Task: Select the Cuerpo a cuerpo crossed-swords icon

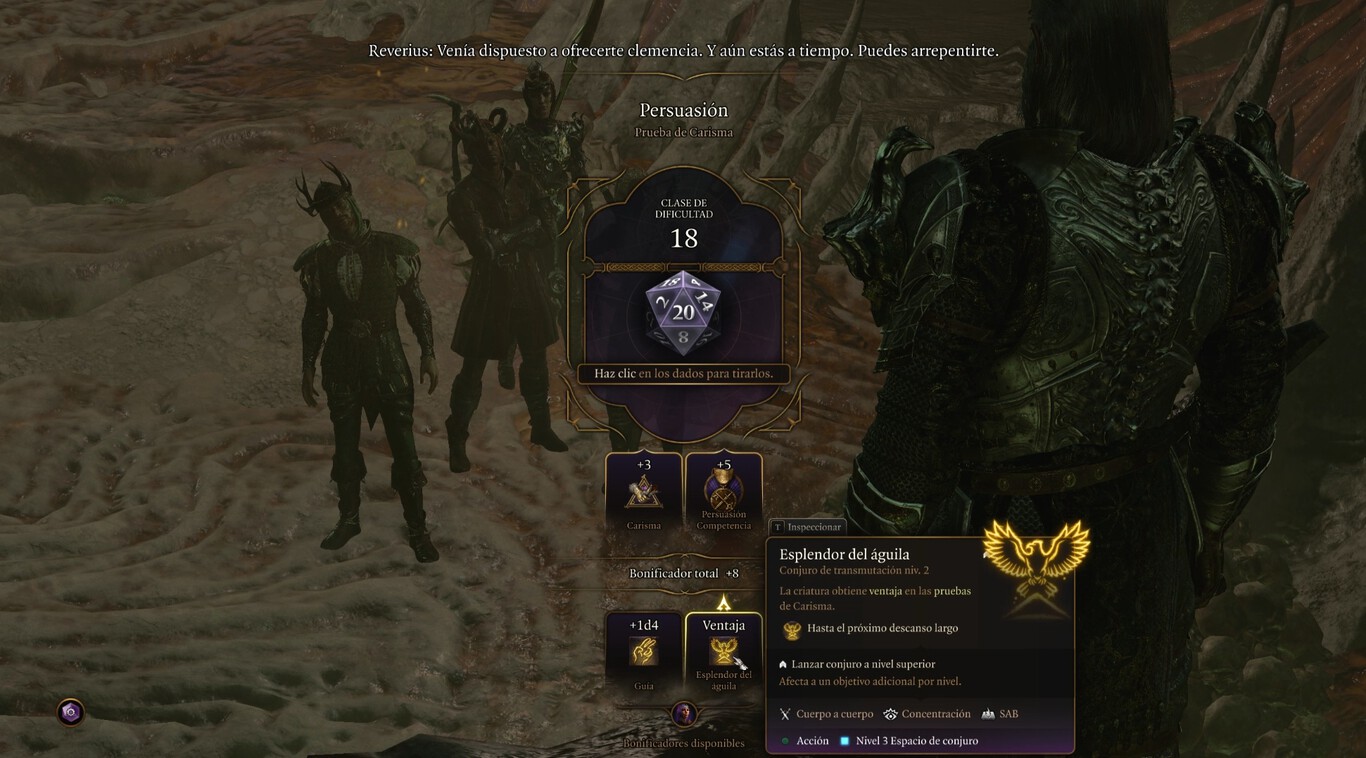Action: pos(785,714)
